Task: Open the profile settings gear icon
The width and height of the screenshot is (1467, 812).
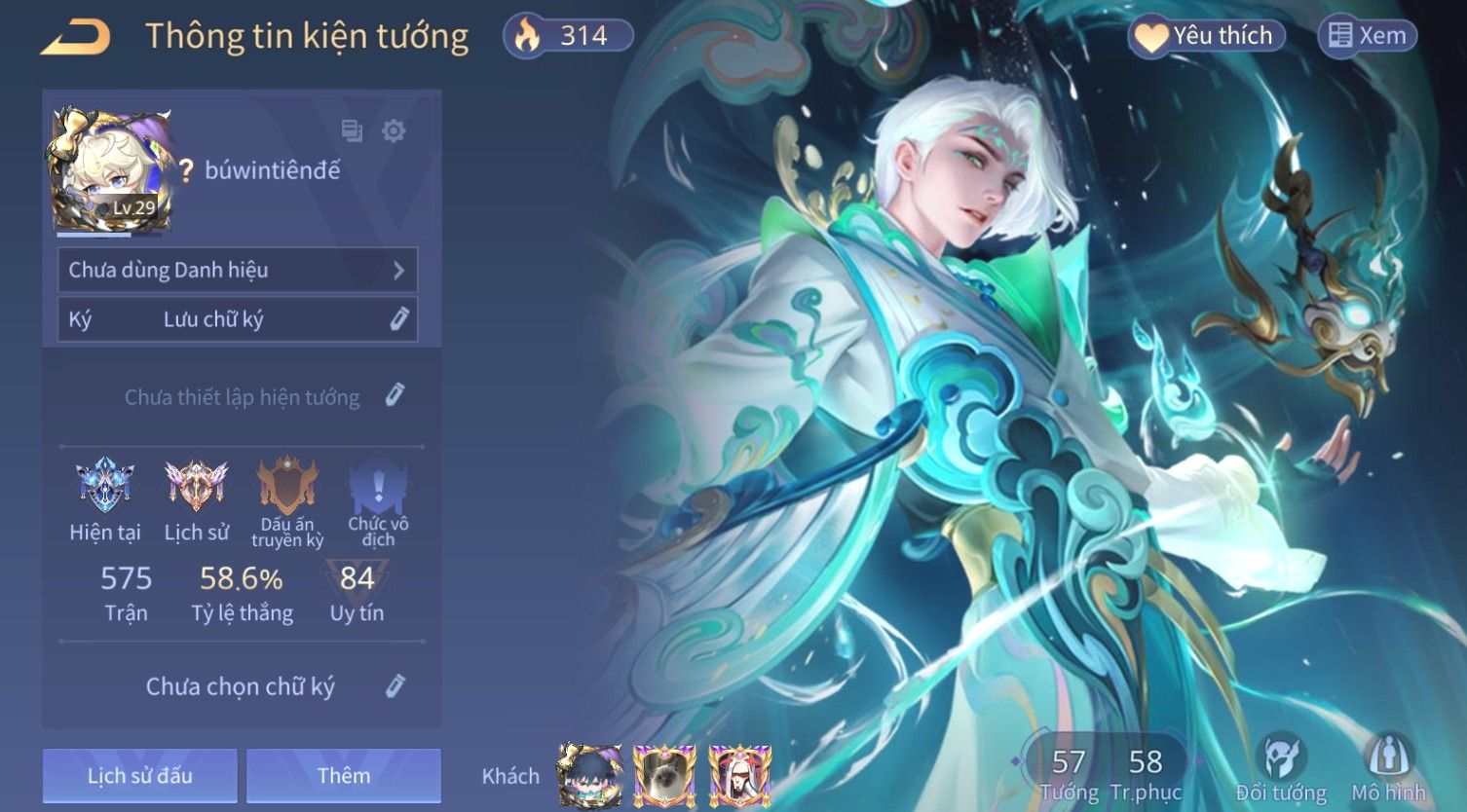Action: 394,130
